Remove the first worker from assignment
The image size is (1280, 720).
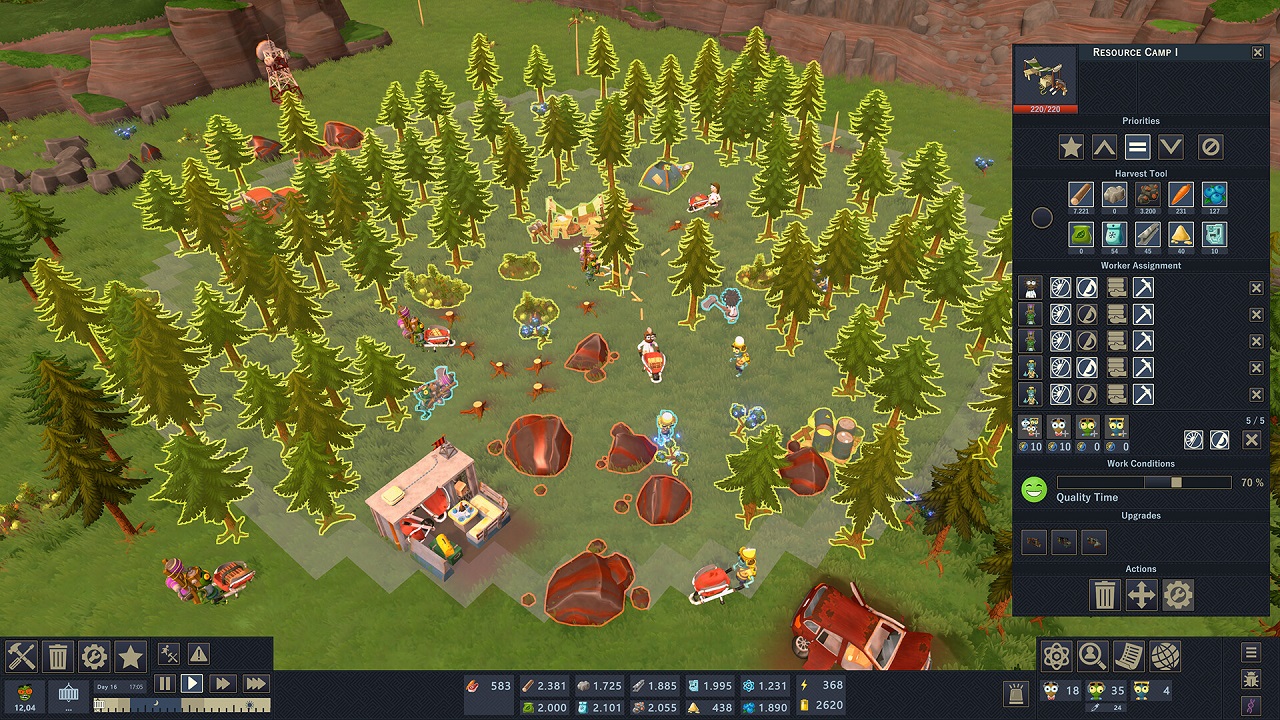pyautogui.click(x=1257, y=288)
